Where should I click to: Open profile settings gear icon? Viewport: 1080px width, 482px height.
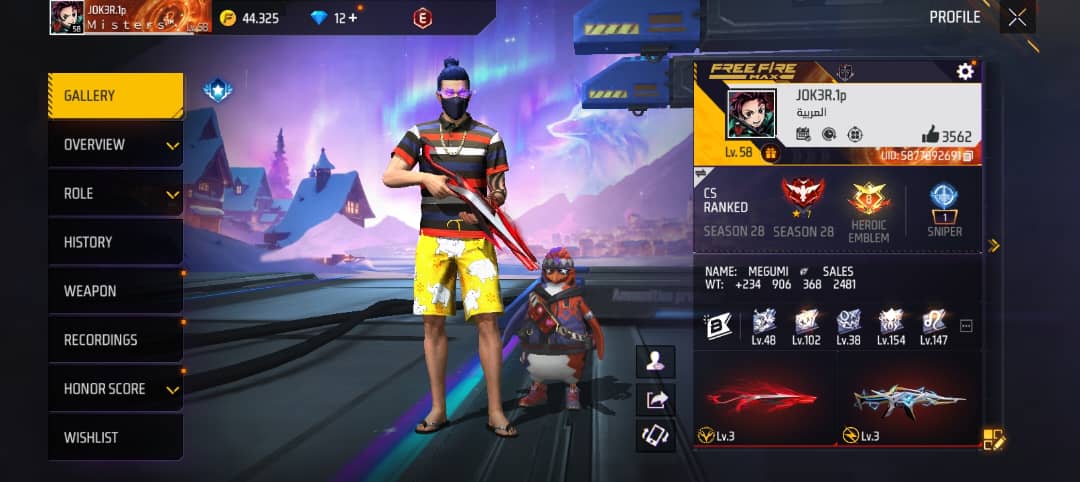[965, 71]
